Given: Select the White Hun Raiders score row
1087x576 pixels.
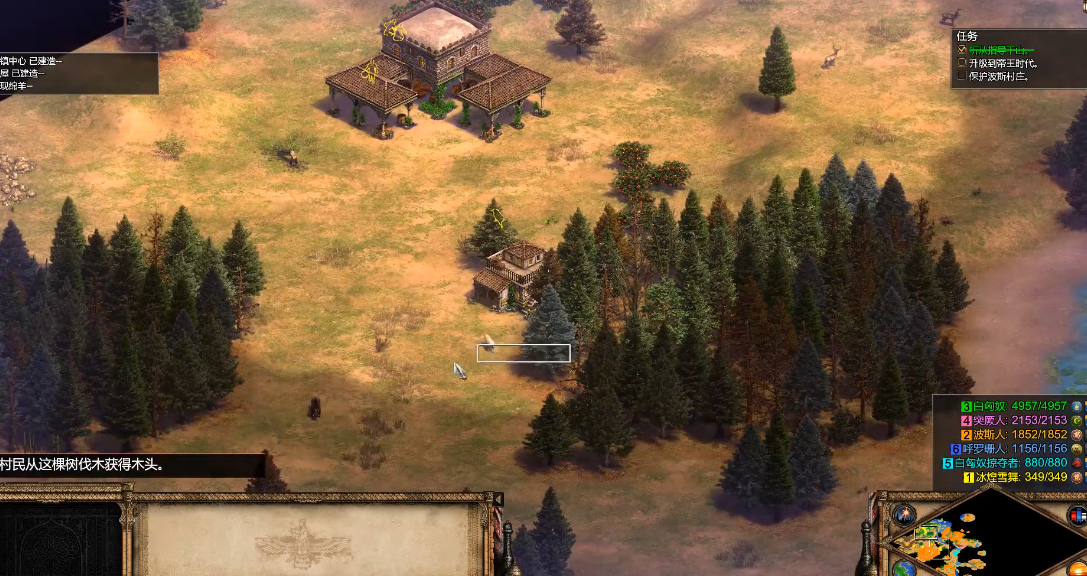Looking at the screenshot, I should (1009, 463).
